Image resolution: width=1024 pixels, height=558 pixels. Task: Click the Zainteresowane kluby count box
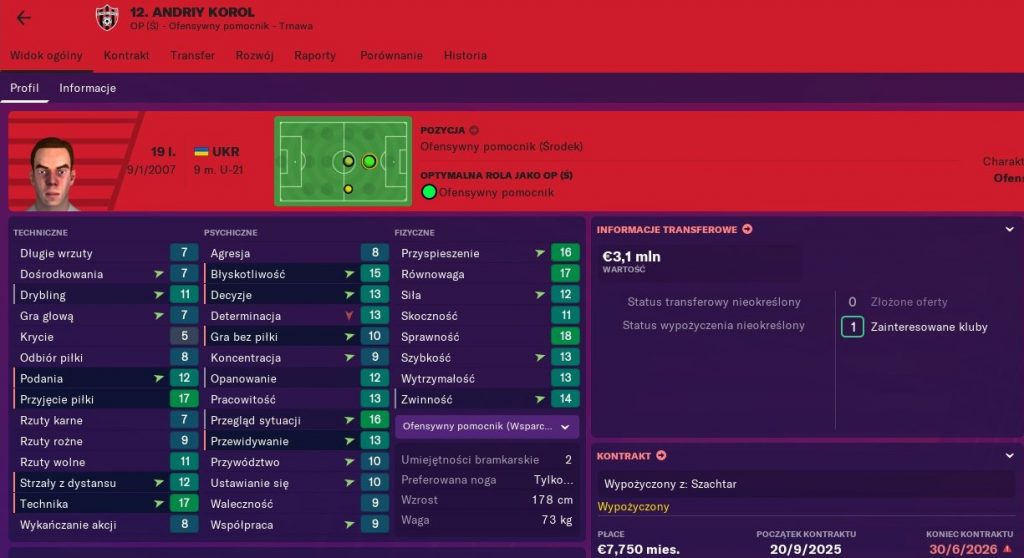click(852, 327)
